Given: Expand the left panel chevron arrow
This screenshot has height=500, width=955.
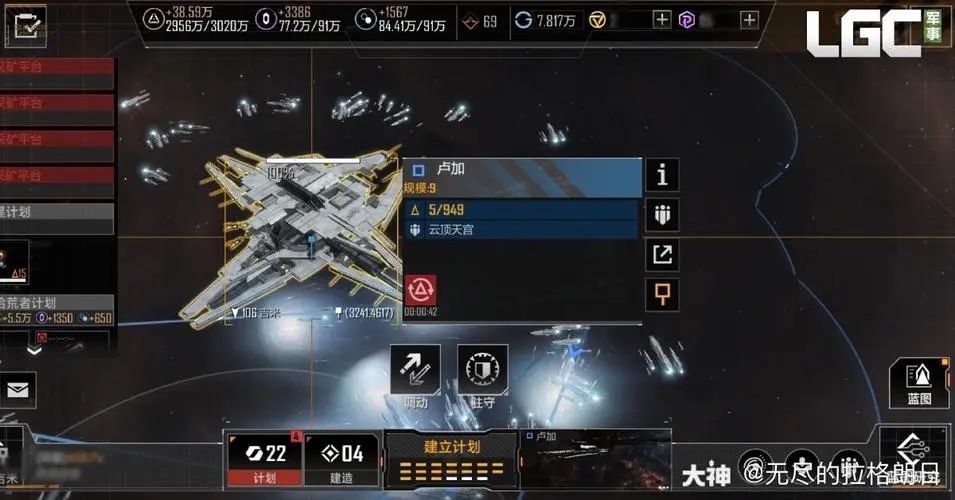Looking at the screenshot, I should [x=34, y=351].
